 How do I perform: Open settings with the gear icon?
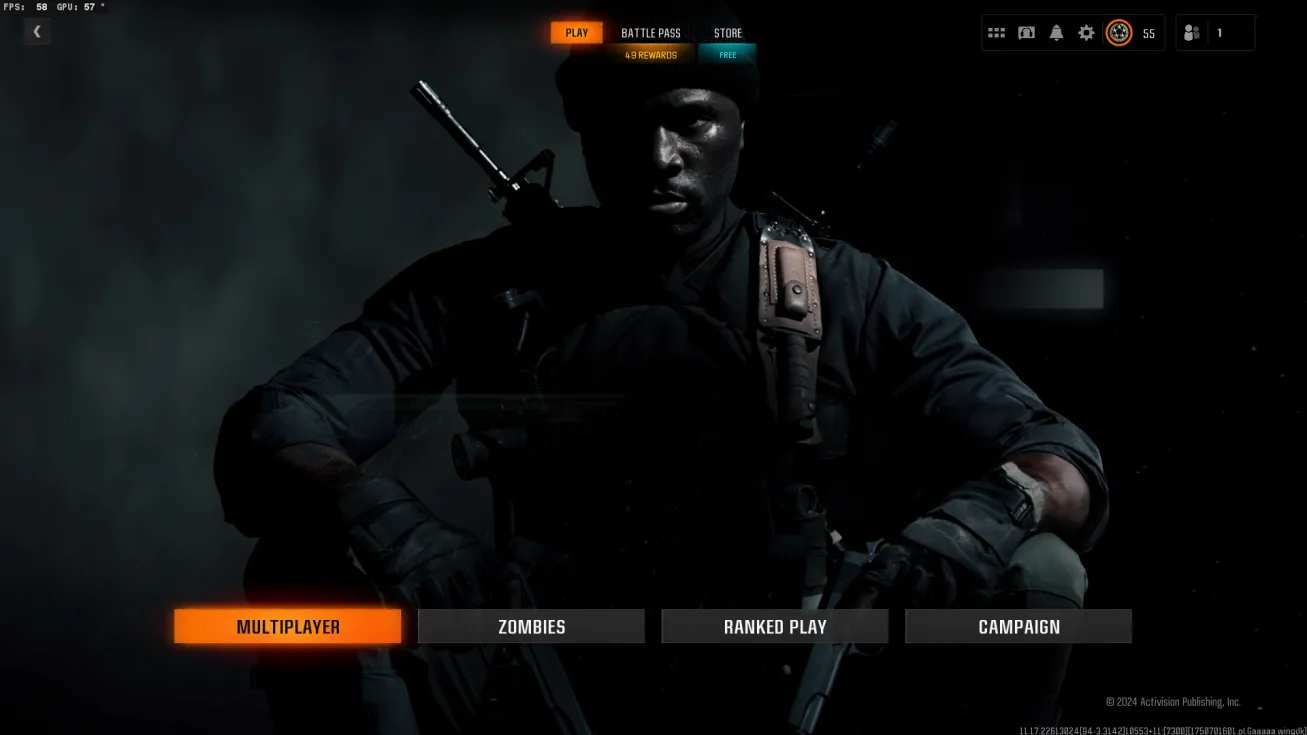point(1086,33)
